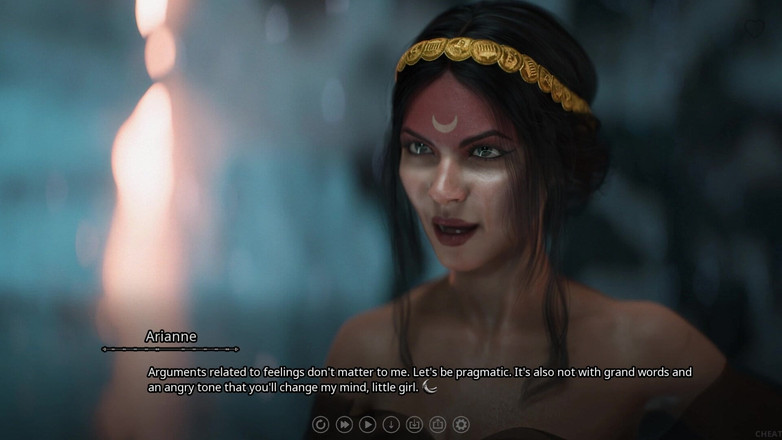Viewport: 782px width, 440px height.
Task: Toggle the auto-play triangle button
Action: tap(368, 424)
